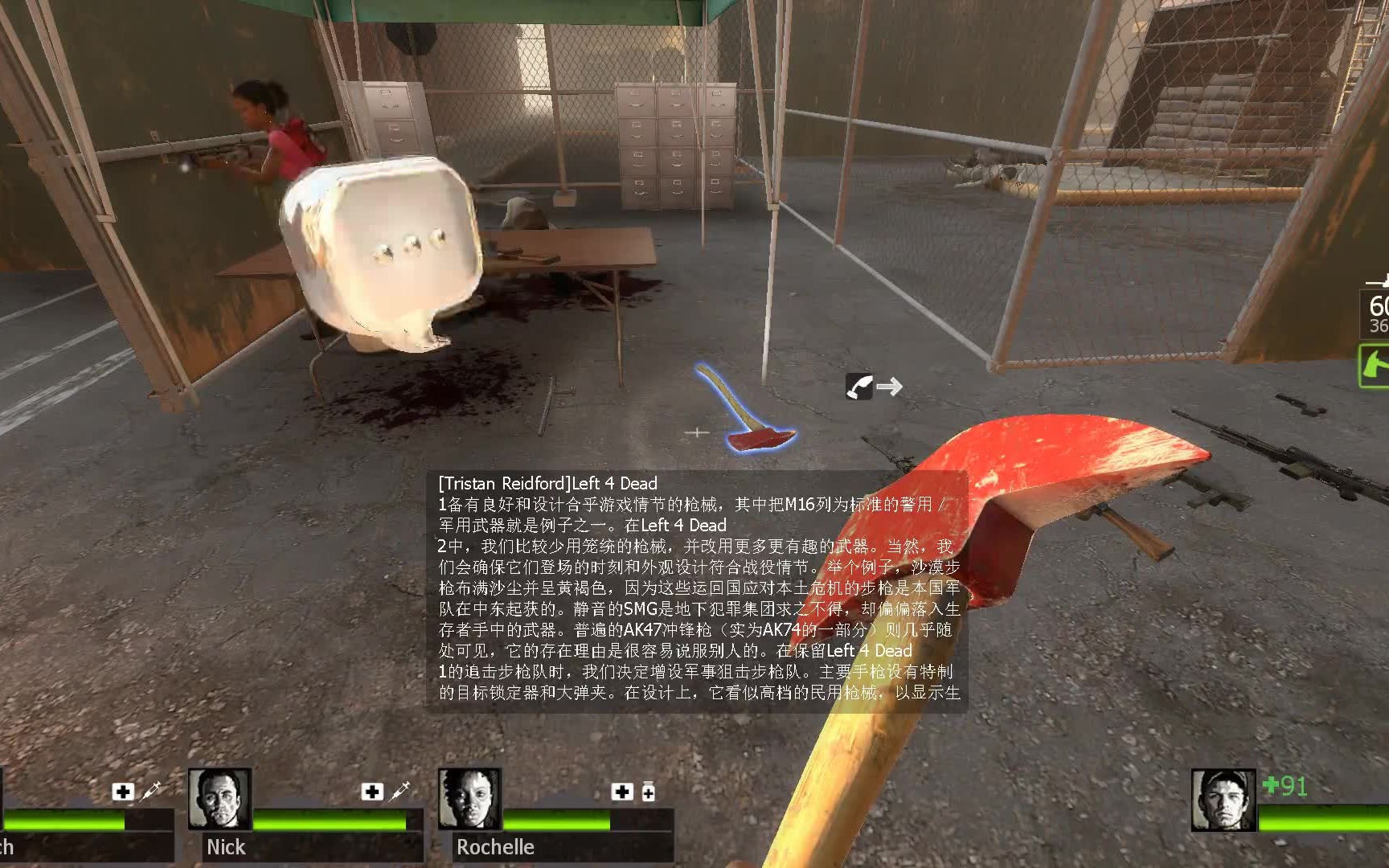Select the green melee axe weapon slot
The height and width of the screenshot is (868, 1389).
click(1374, 366)
